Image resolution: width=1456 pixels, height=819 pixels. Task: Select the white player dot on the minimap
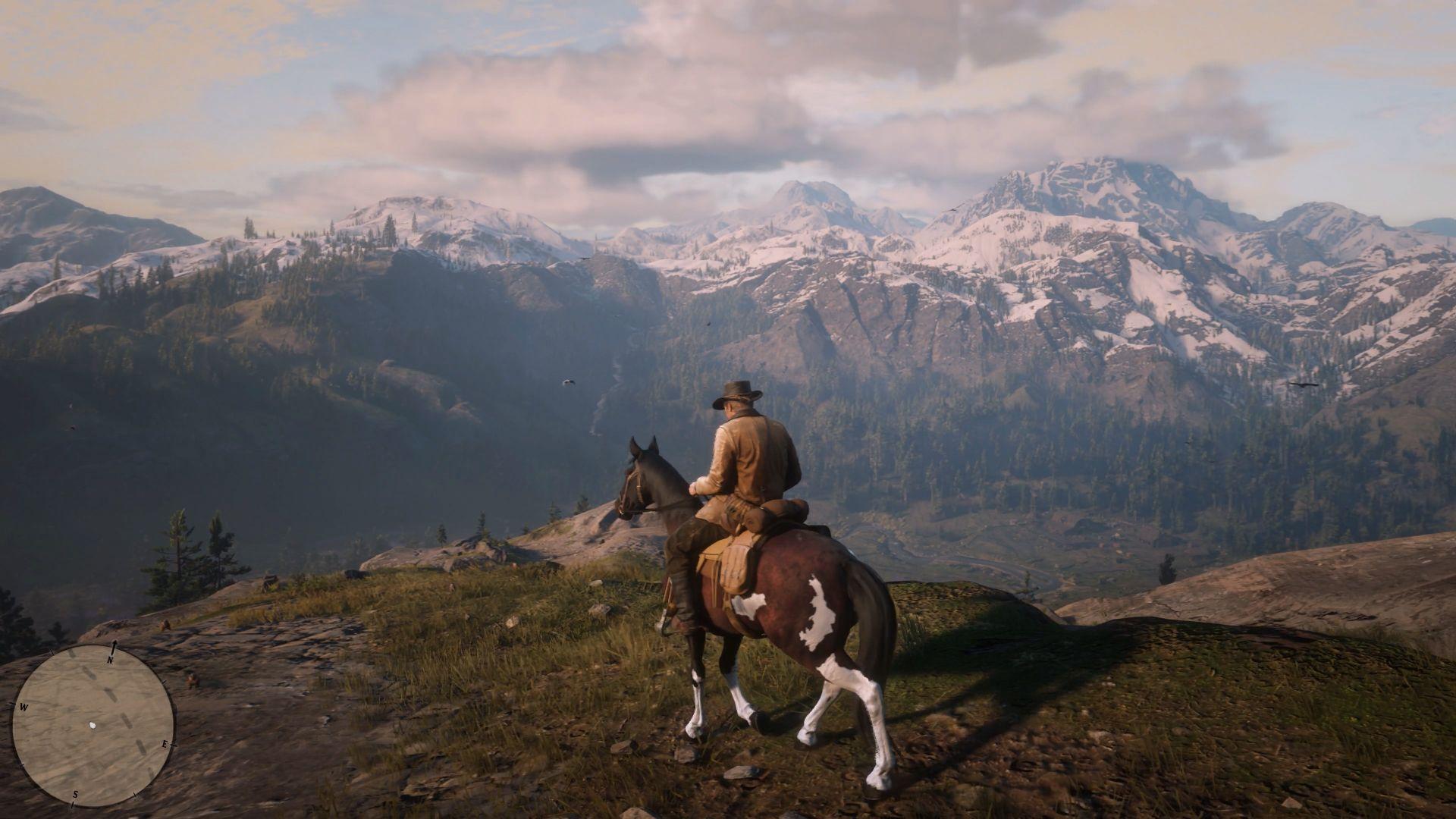pos(92,725)
